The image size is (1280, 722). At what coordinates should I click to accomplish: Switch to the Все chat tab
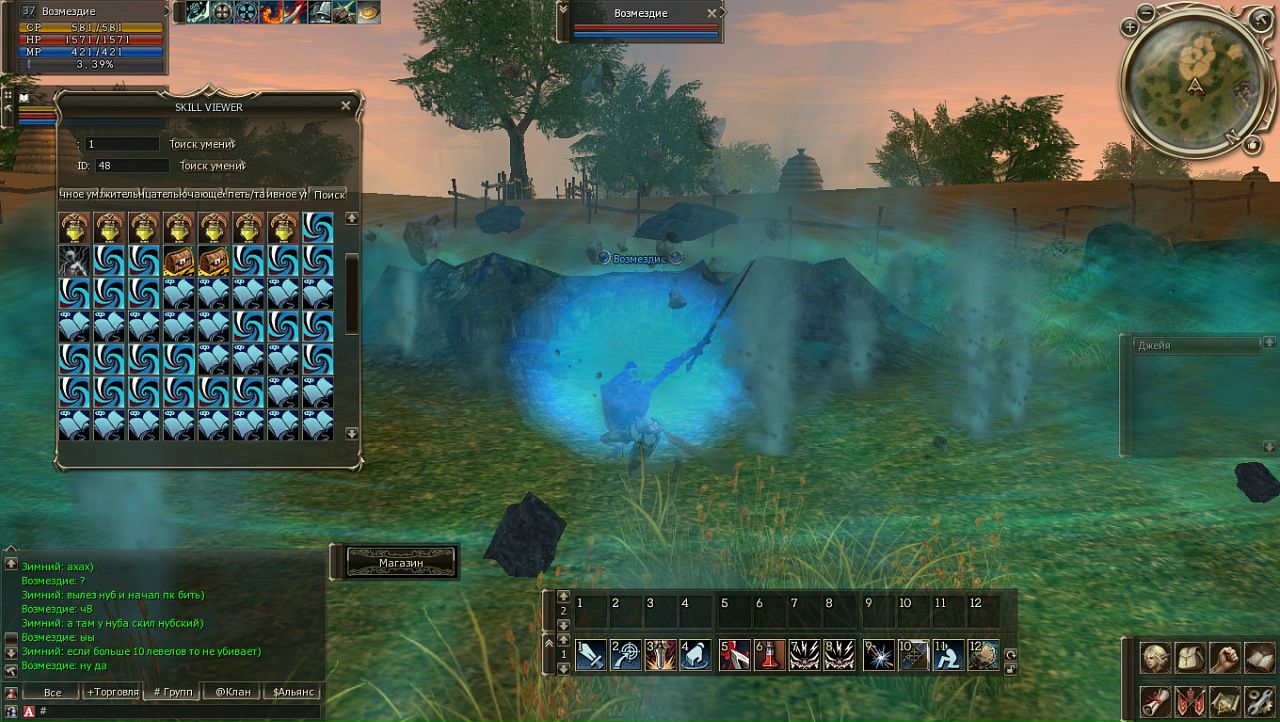(52, 692)
